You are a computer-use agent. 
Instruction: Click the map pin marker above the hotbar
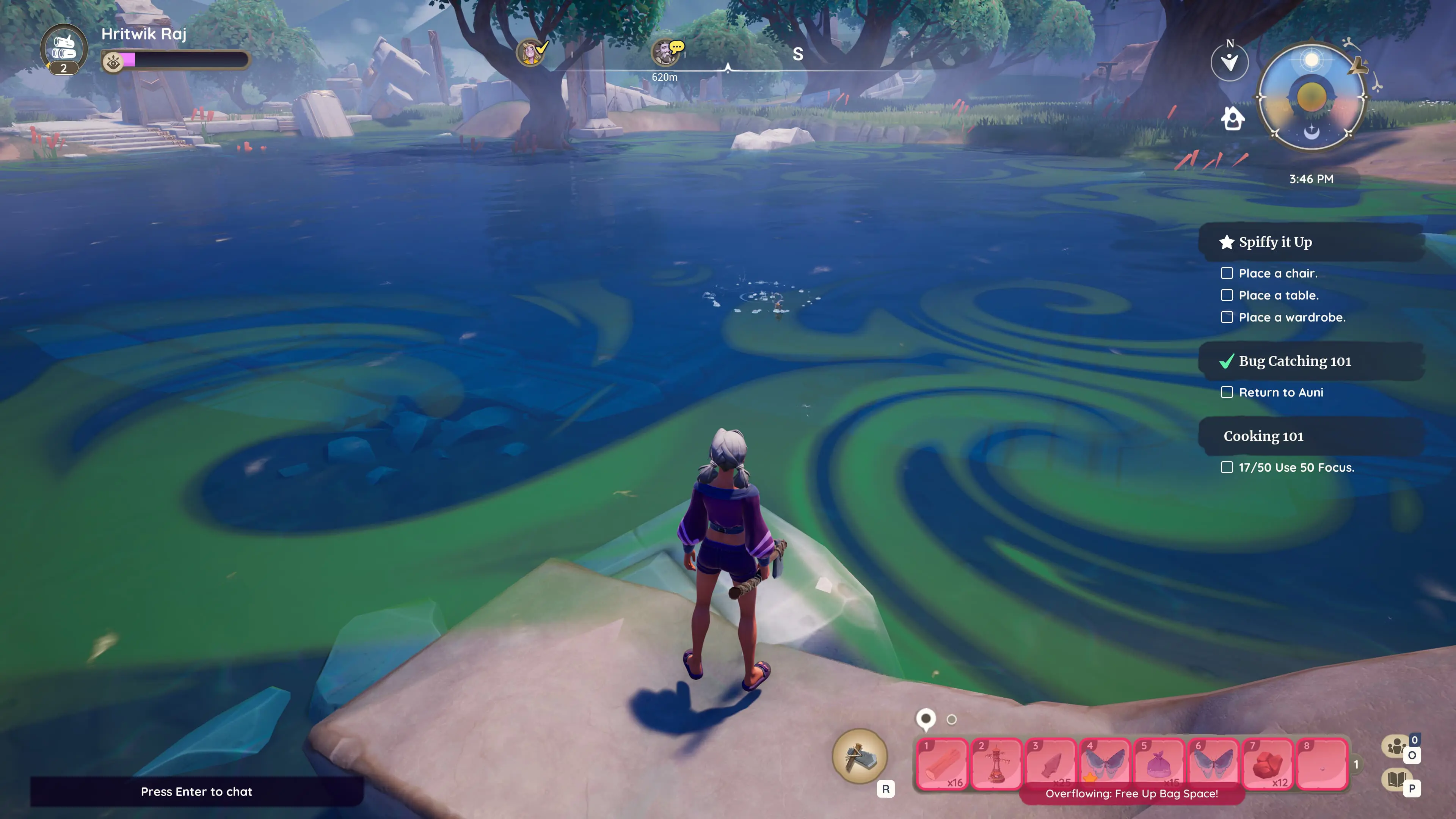925,720
